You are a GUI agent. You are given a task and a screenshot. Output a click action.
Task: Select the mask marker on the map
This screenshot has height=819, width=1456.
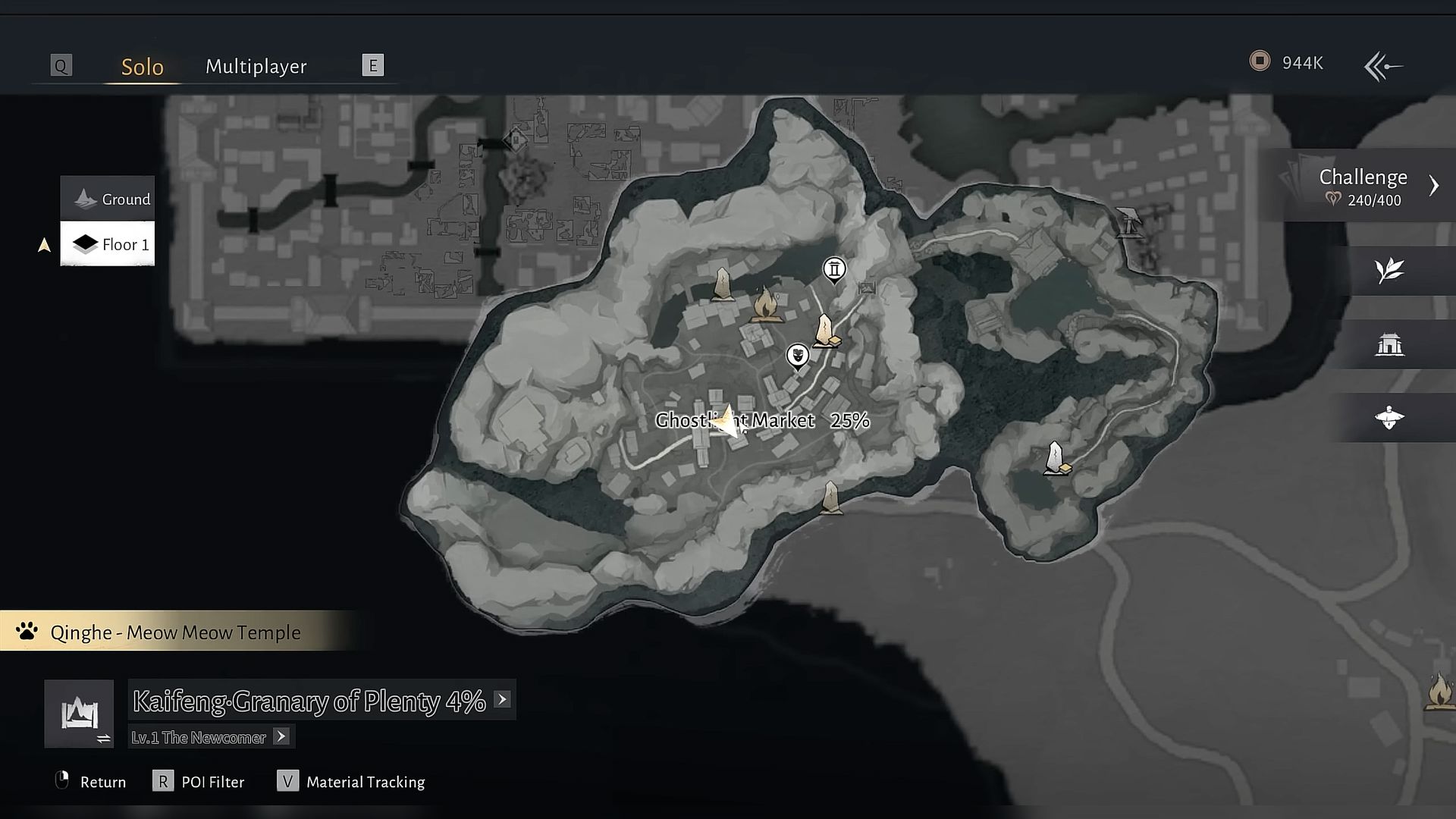(797, 355)
